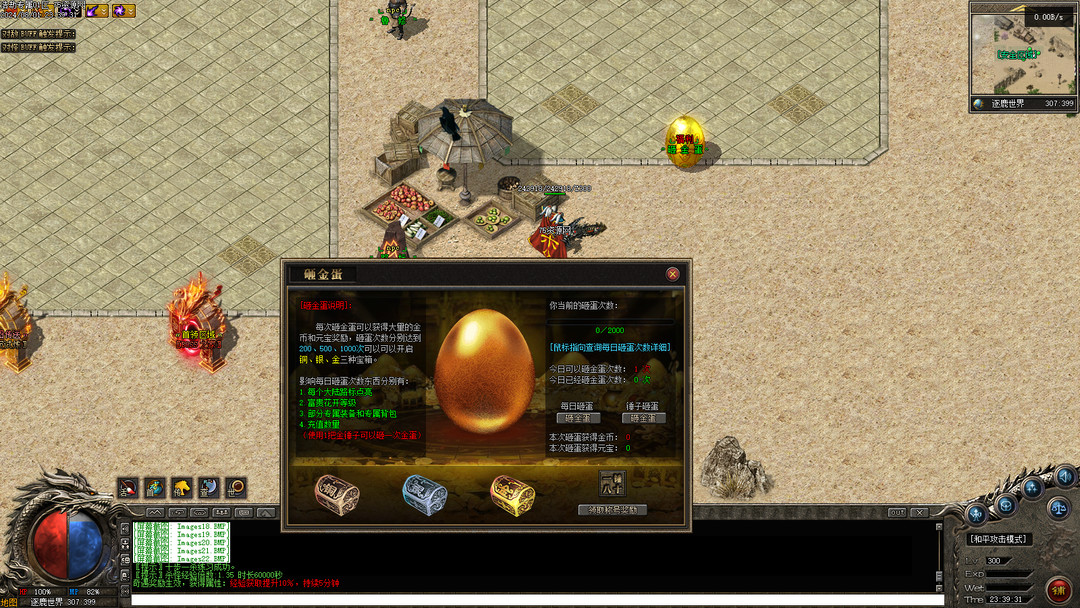The height and width of the screenshot is (608, 1080).
Task: Activate the yellow horse 传 hotbar icon
Action: pyautogui.click(x=182, y=488)
